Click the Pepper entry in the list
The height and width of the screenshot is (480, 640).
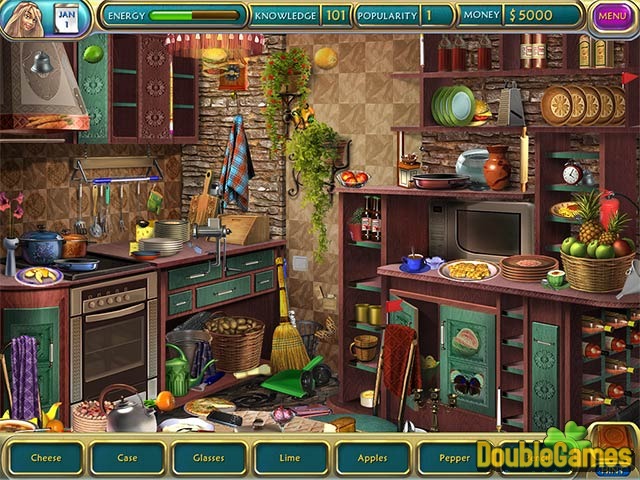(452, 458)
